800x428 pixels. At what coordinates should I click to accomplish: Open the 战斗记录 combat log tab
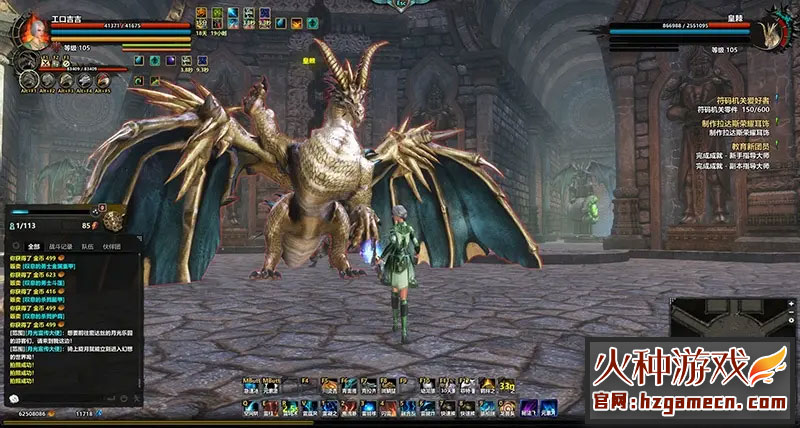[60, 245]
